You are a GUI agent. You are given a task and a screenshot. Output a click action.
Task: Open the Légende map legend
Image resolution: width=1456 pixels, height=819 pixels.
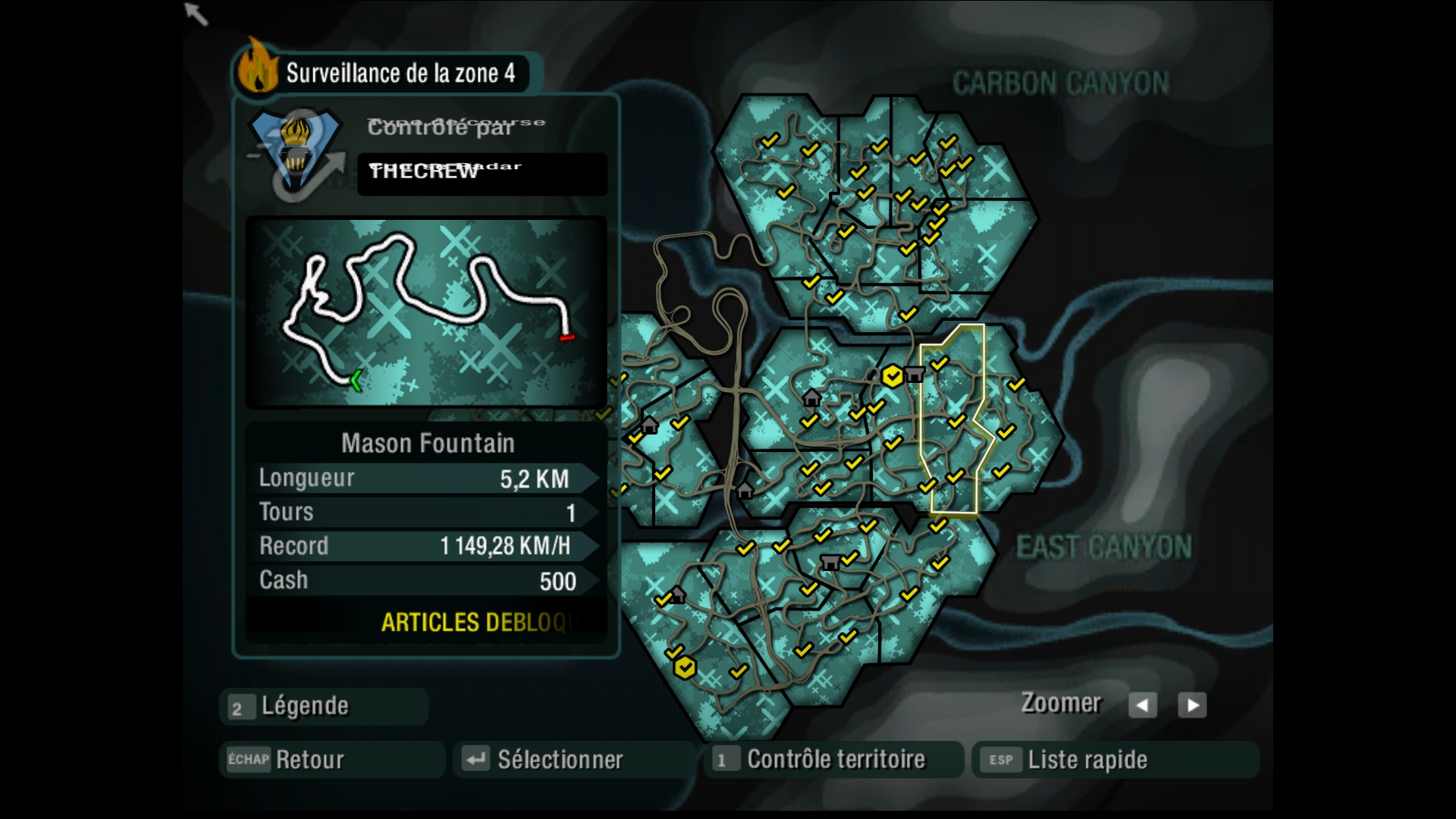coord(324,707)
